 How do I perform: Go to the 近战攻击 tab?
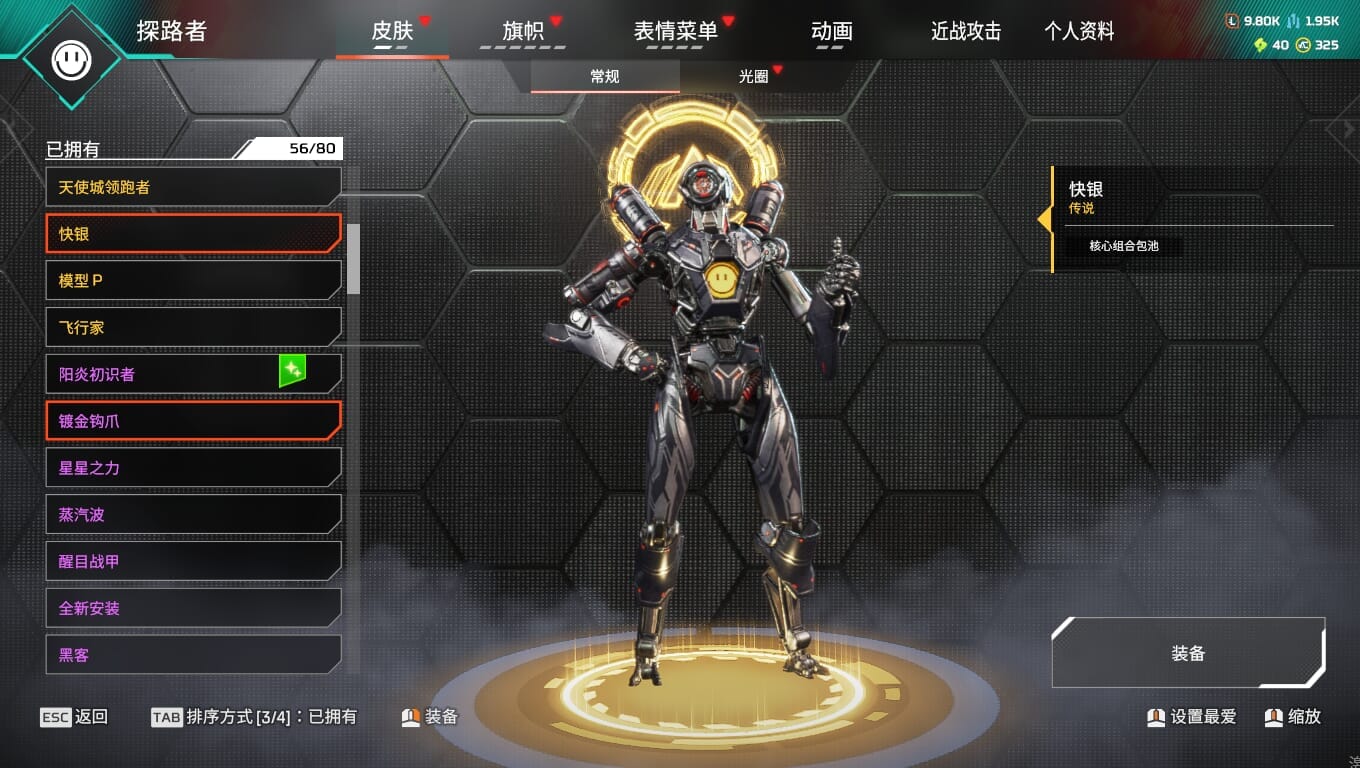click(x=966, y=32)
